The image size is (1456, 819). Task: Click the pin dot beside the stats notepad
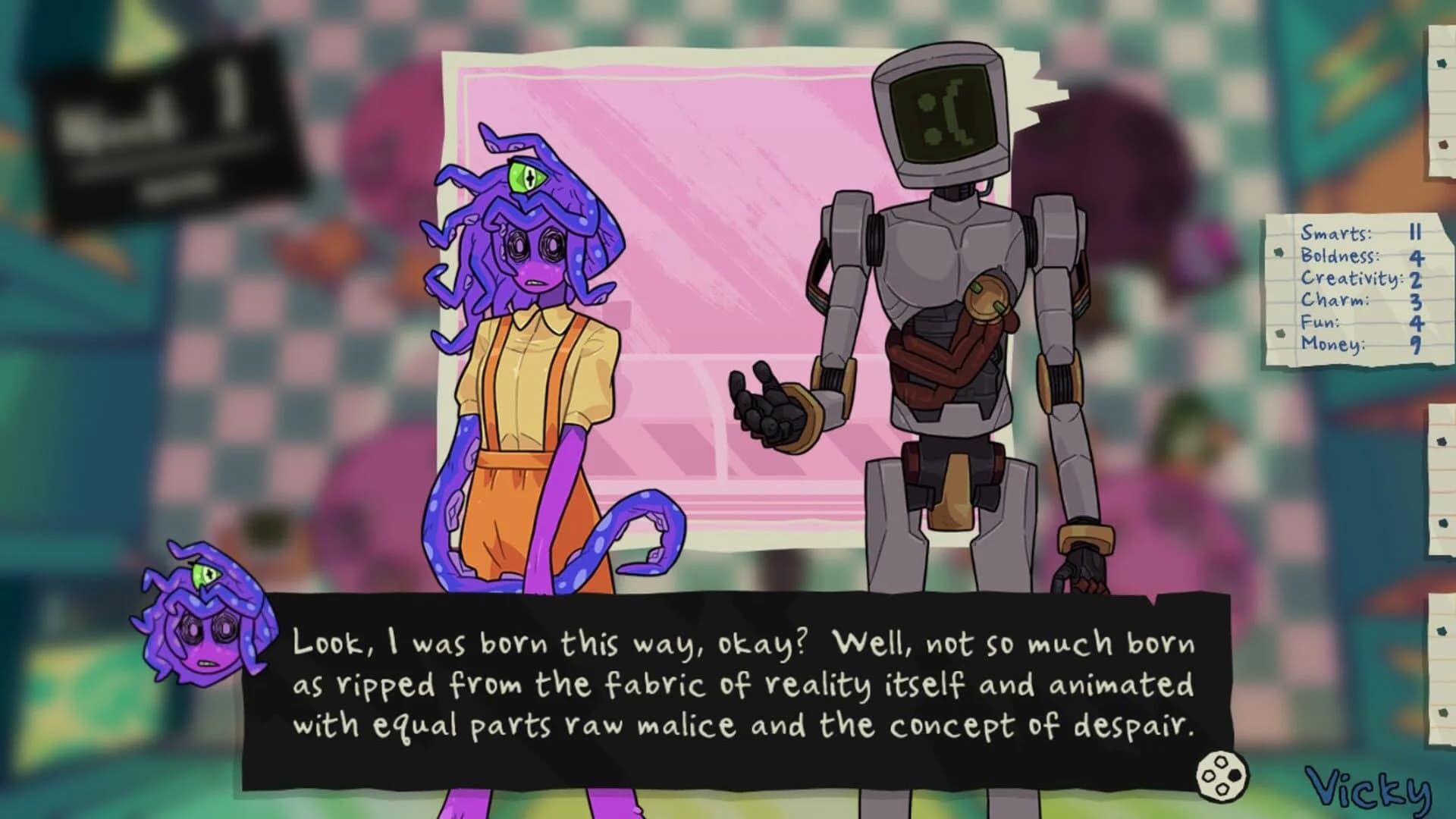[1279, 253]
